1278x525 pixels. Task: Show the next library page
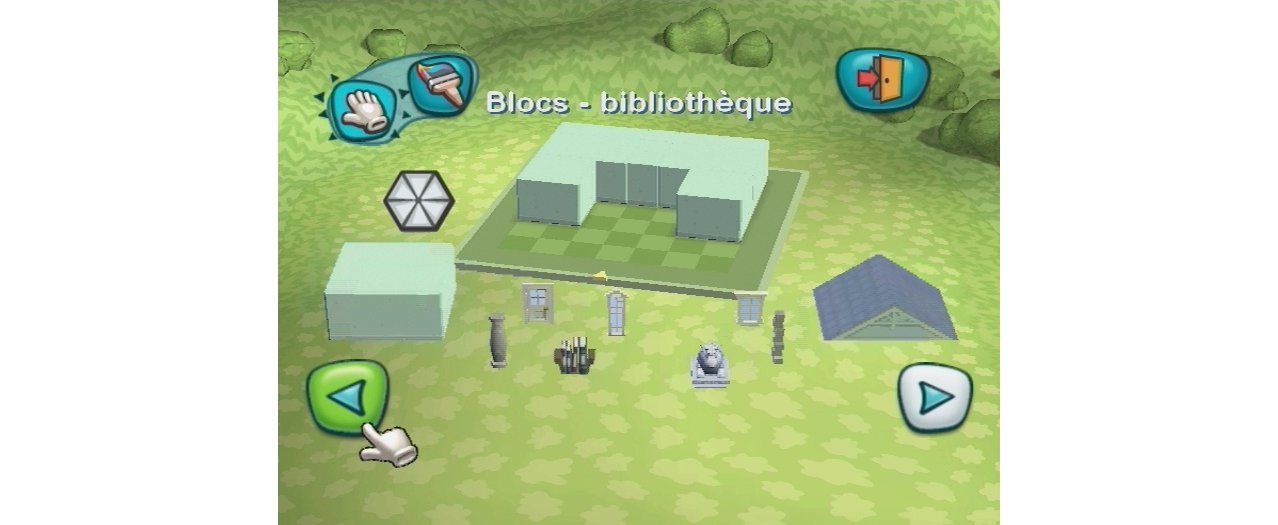point(934,398)
